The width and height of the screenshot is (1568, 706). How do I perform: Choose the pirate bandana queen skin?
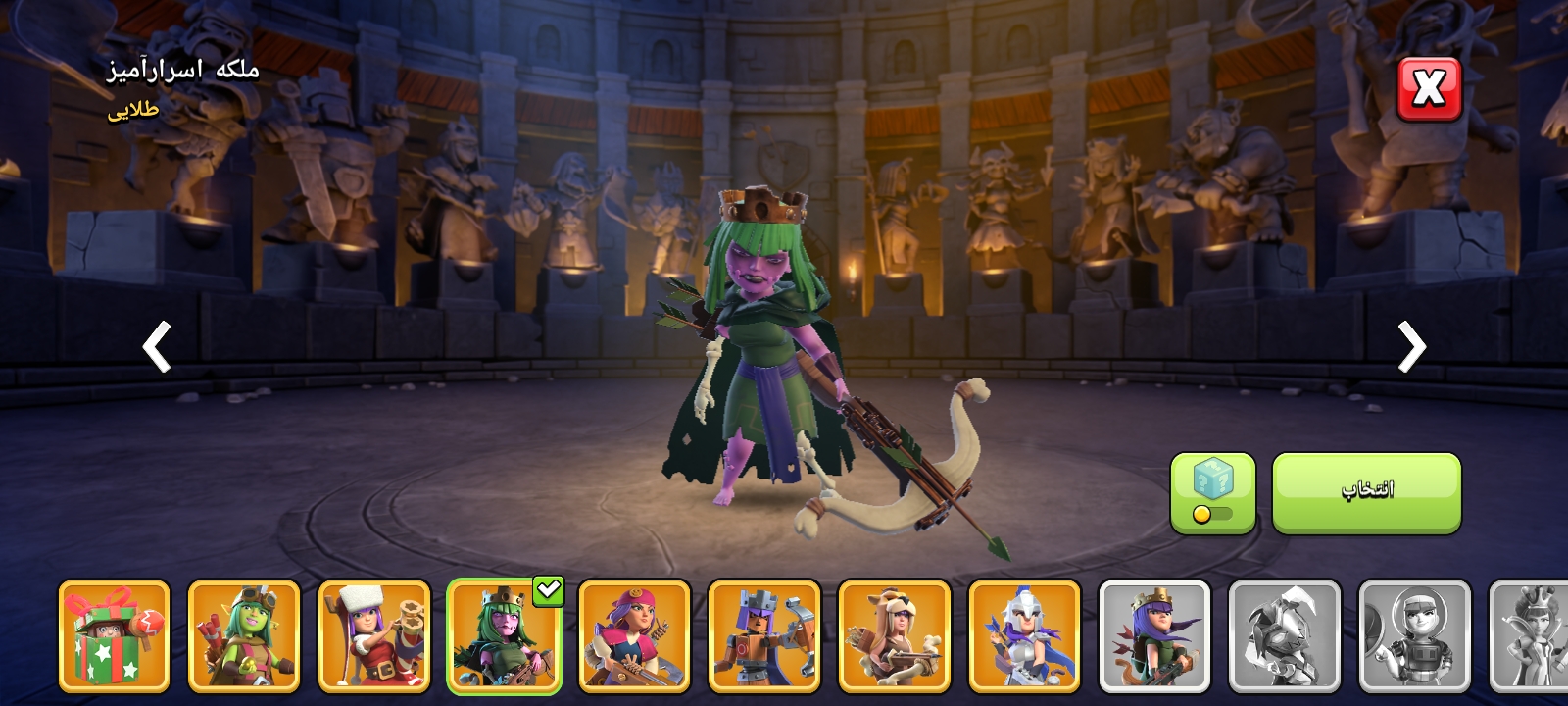[x=634, y=635]
